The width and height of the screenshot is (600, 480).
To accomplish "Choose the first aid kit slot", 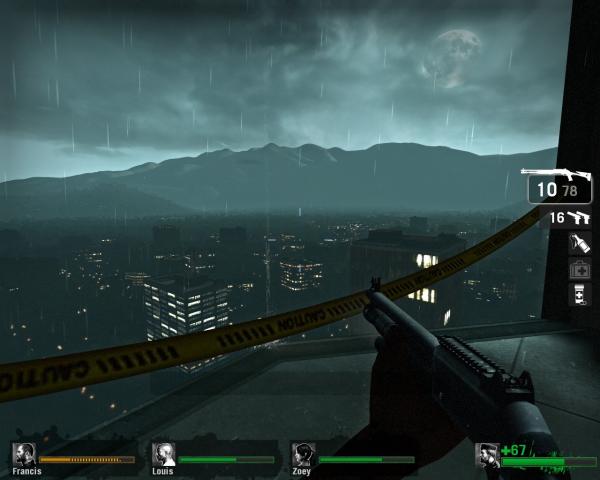I will 579,269.
